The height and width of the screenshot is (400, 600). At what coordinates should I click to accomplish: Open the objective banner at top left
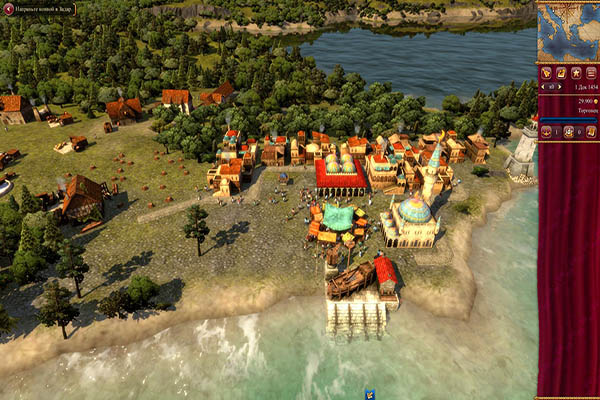point(39,8)
